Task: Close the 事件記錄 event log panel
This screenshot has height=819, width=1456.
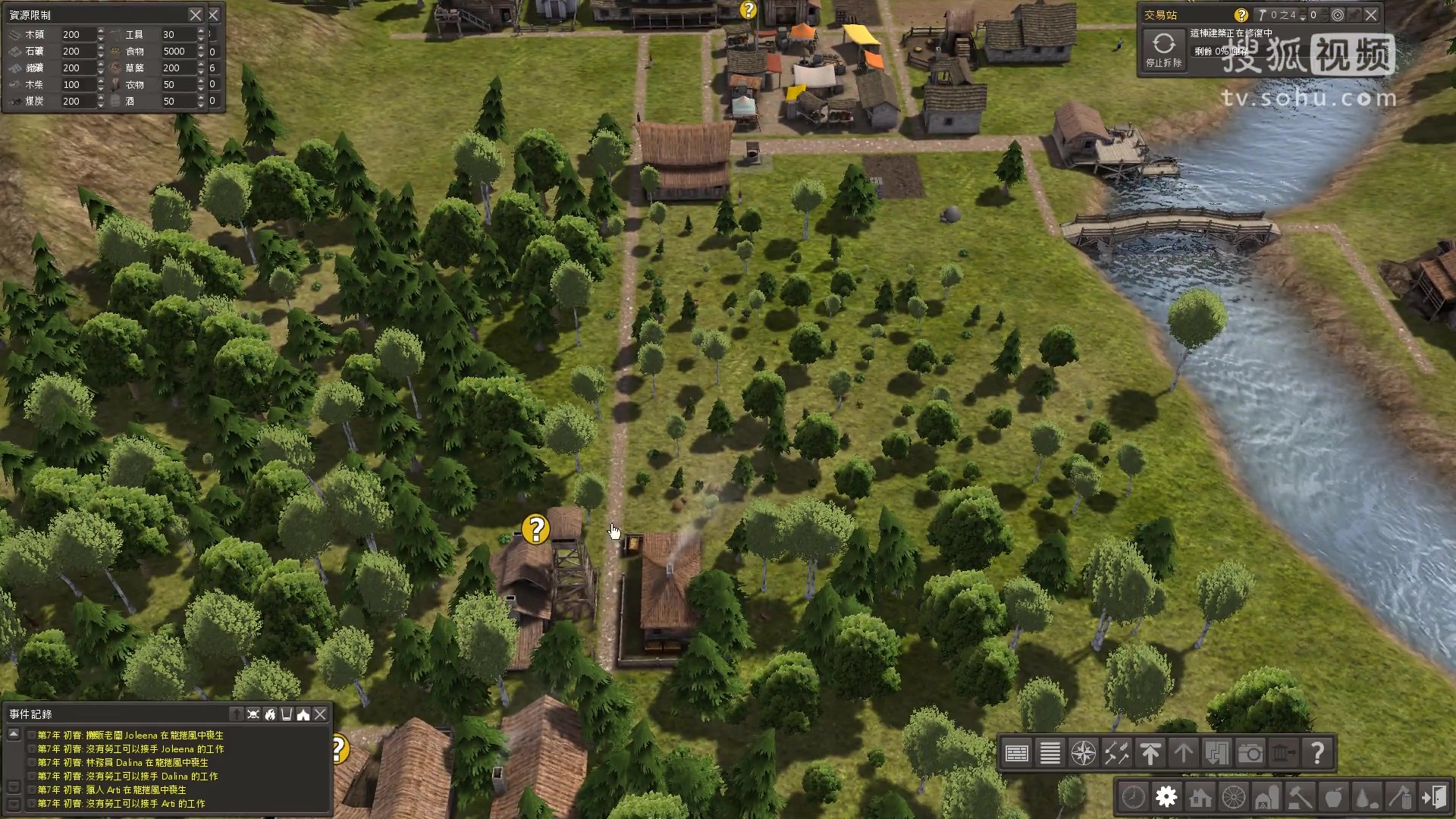Action: pyautogui.click(x=321, y=714)
